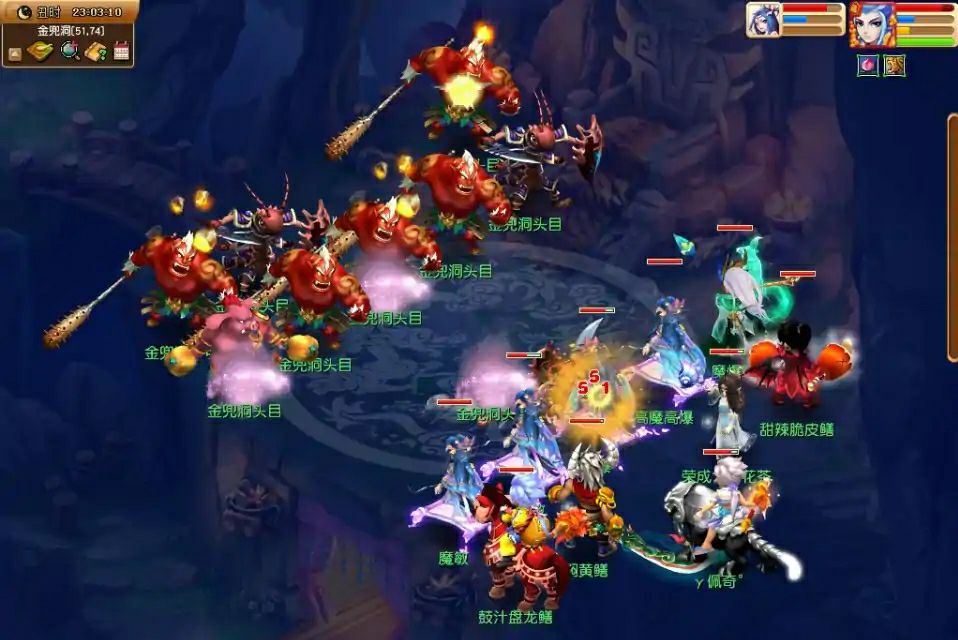Click the pink peach buff icon
Screen dimensions: 958x640
(x=867, y=66)
